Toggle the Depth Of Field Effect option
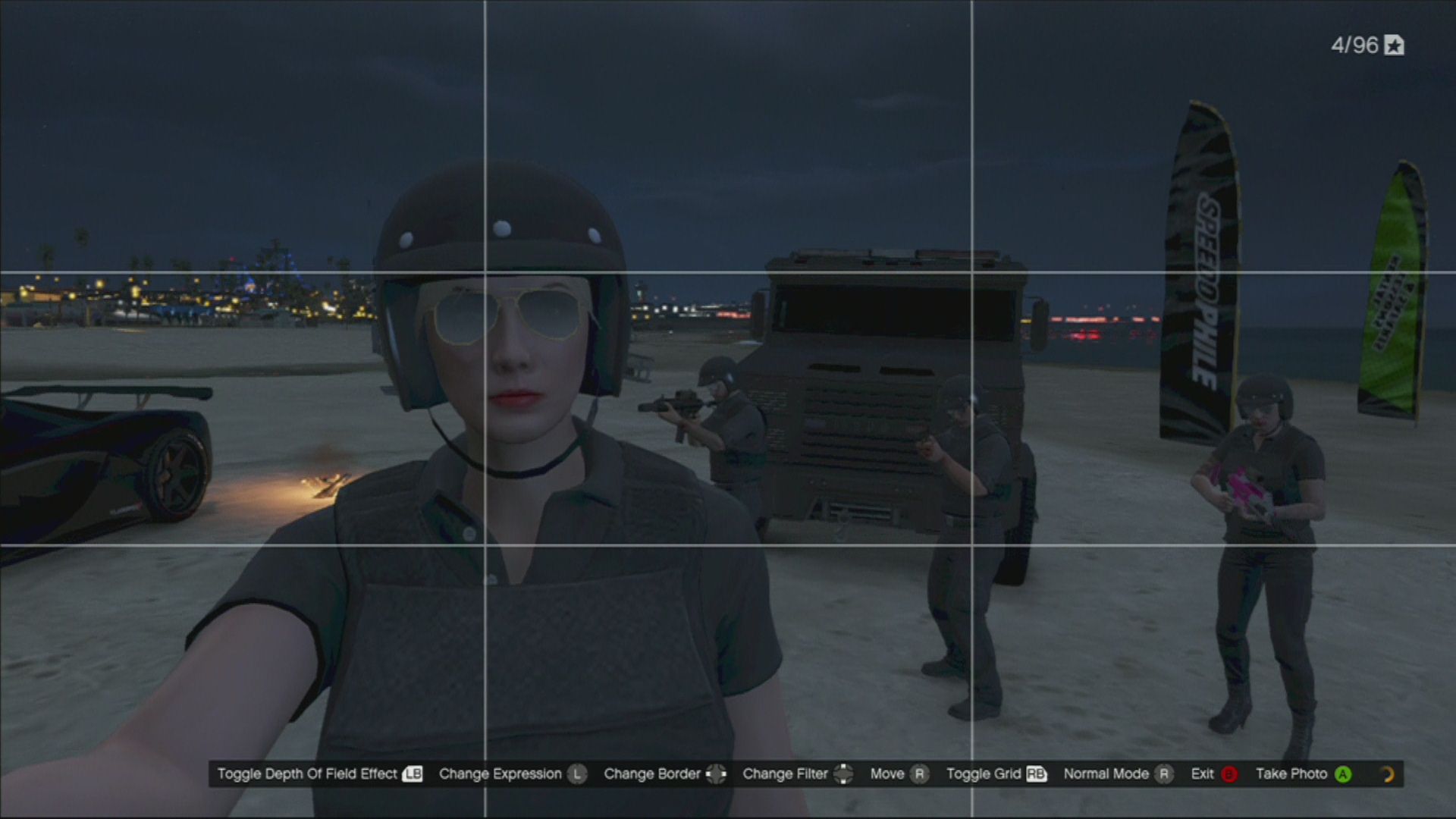This screenshot has width=1456, height=819. (x=318, y=773)
